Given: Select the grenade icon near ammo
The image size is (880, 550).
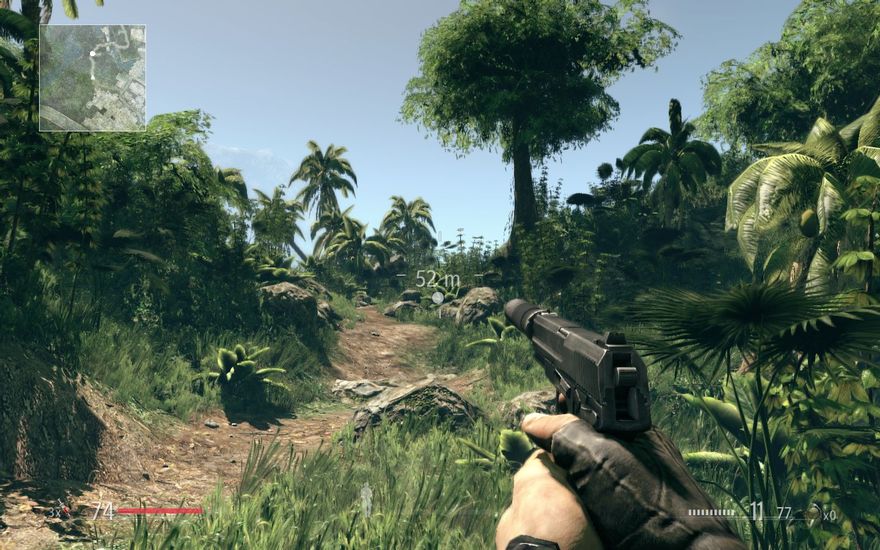Looking at the screenshot, I should point(816,513).
